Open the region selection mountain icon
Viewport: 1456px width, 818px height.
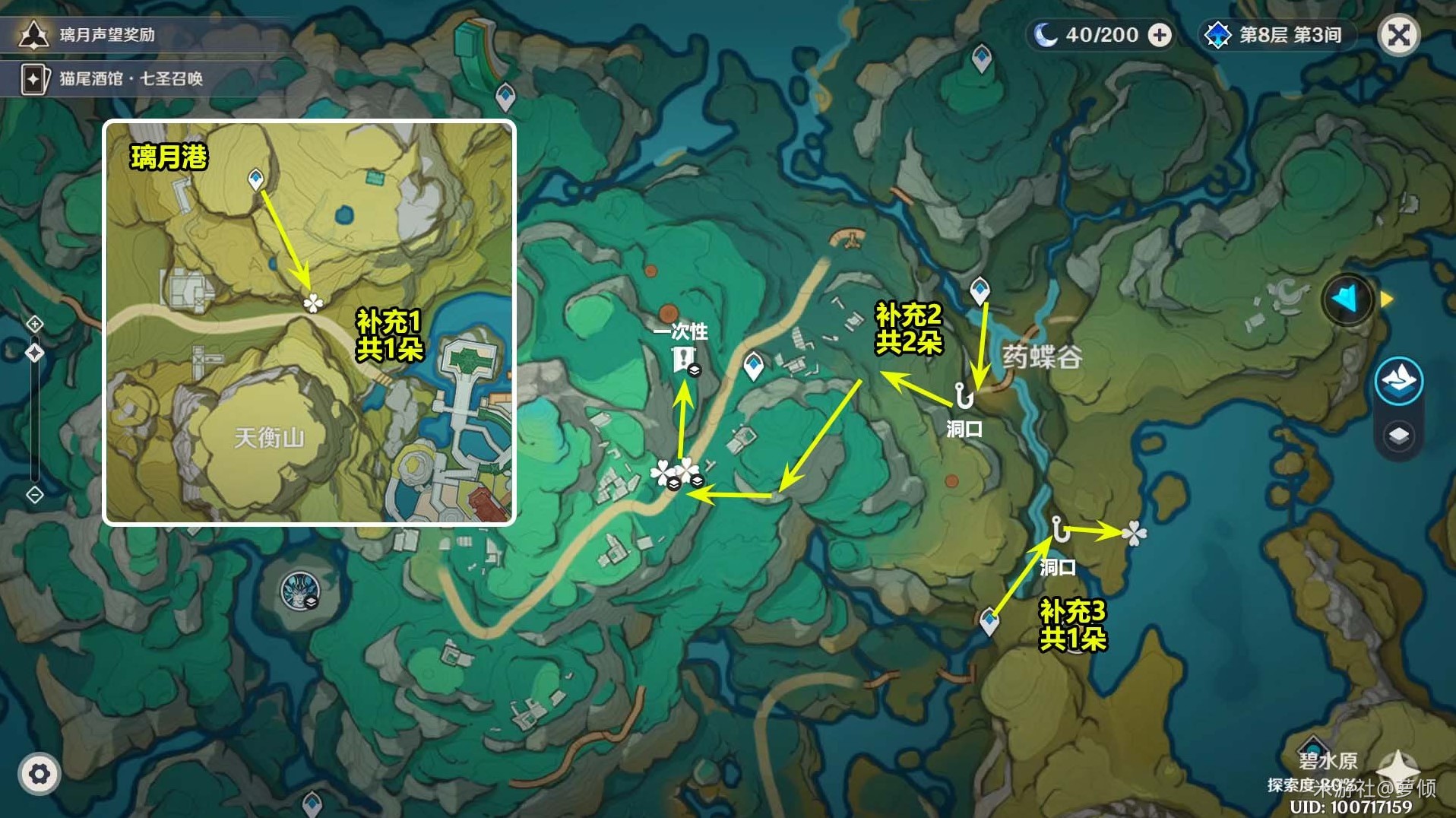pos(1398,379)
